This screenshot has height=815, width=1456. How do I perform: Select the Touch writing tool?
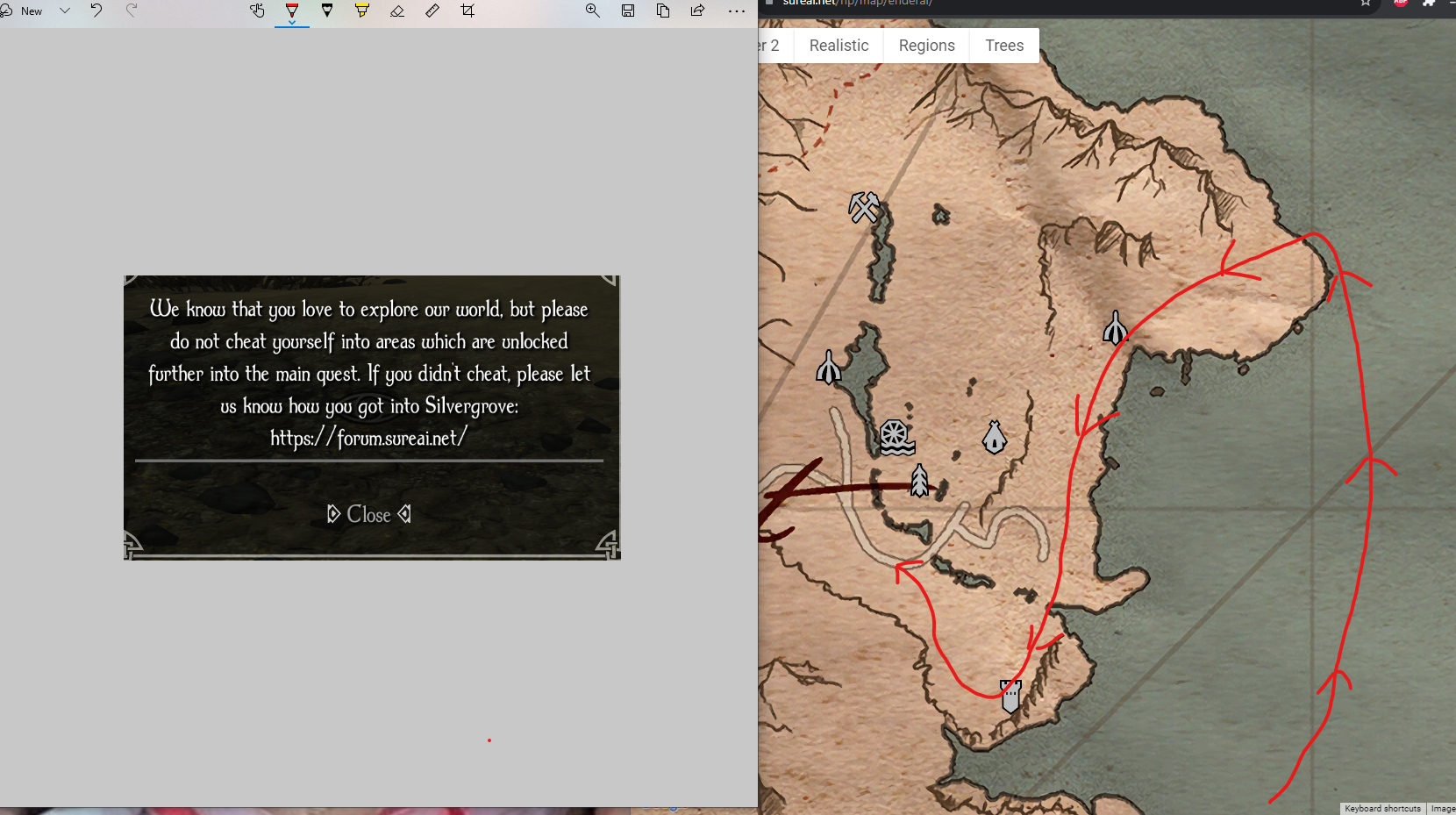coord(257,11)
